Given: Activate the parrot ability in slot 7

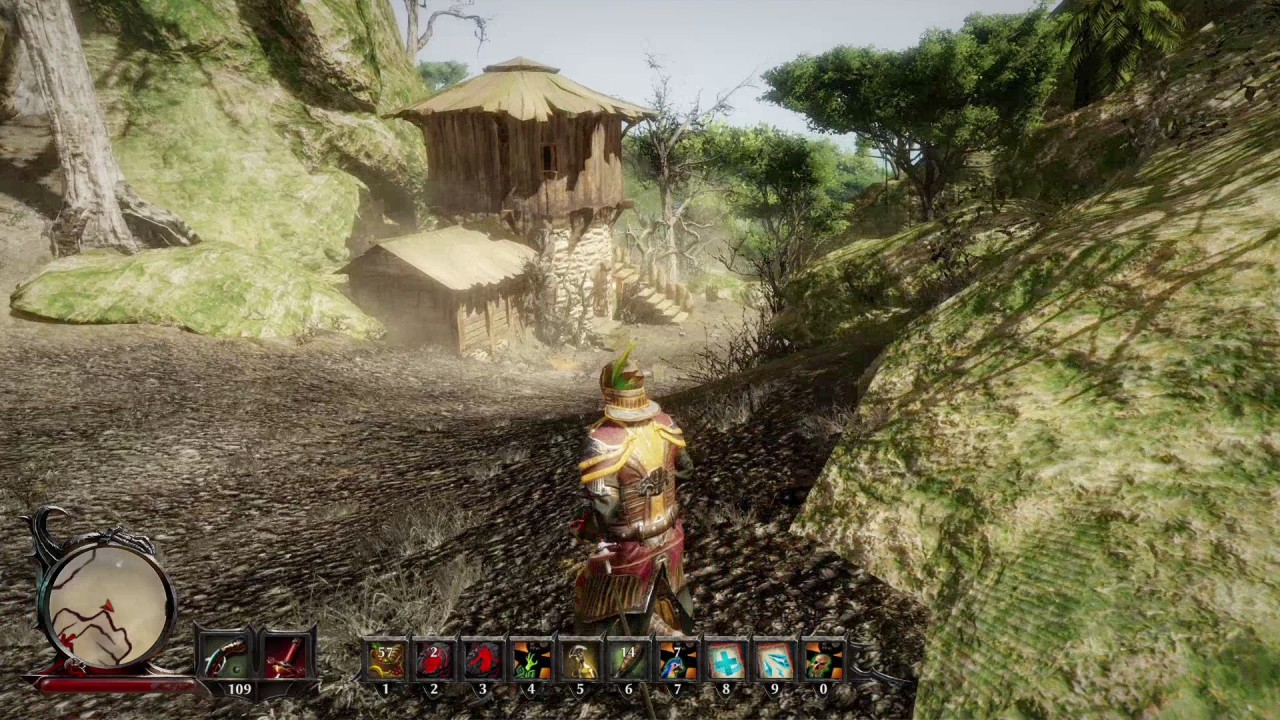Looking at the screenshot, I should pyautogui.click(x=677, y=661).
